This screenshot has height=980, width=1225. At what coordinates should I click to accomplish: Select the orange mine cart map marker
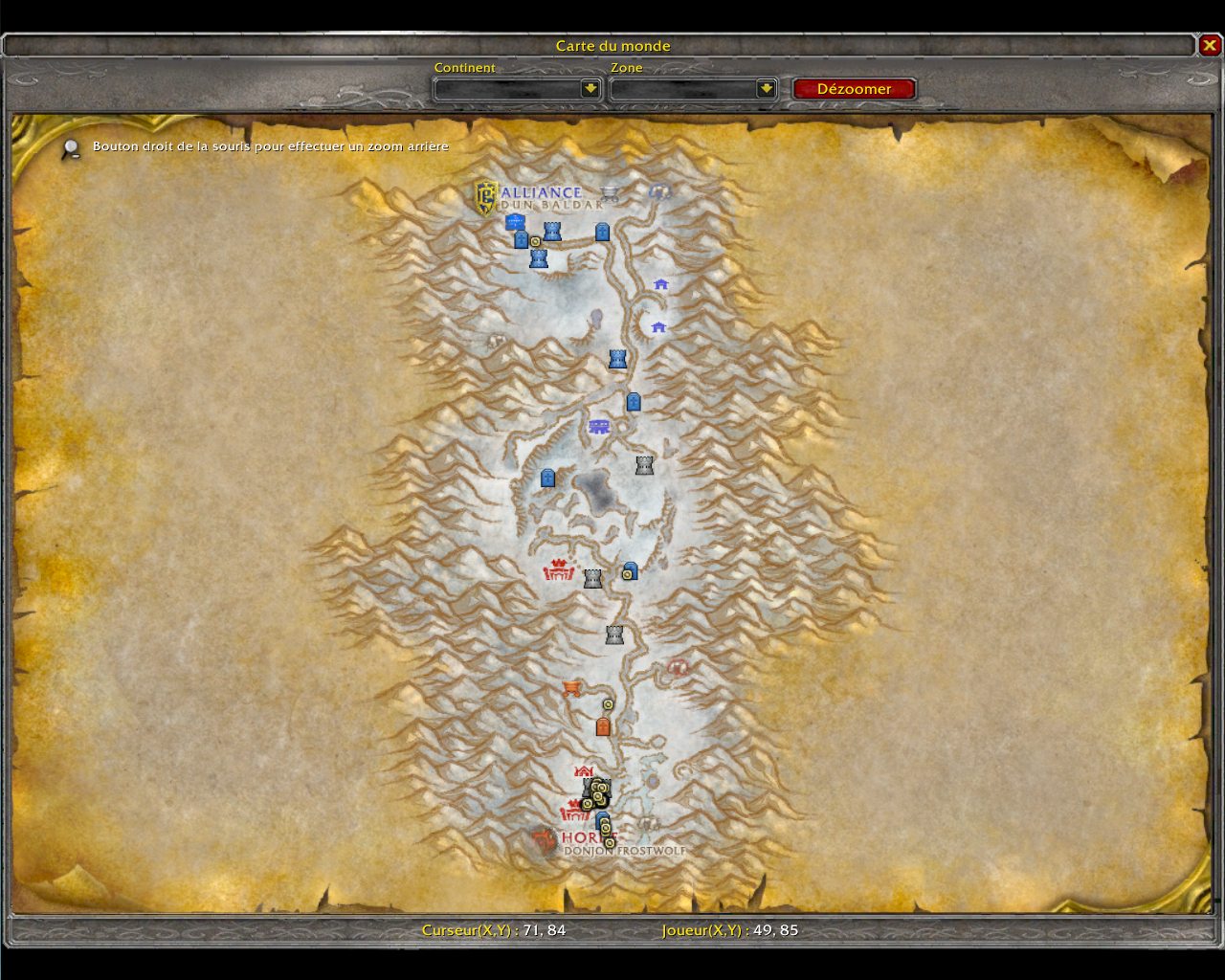(571, 688)
